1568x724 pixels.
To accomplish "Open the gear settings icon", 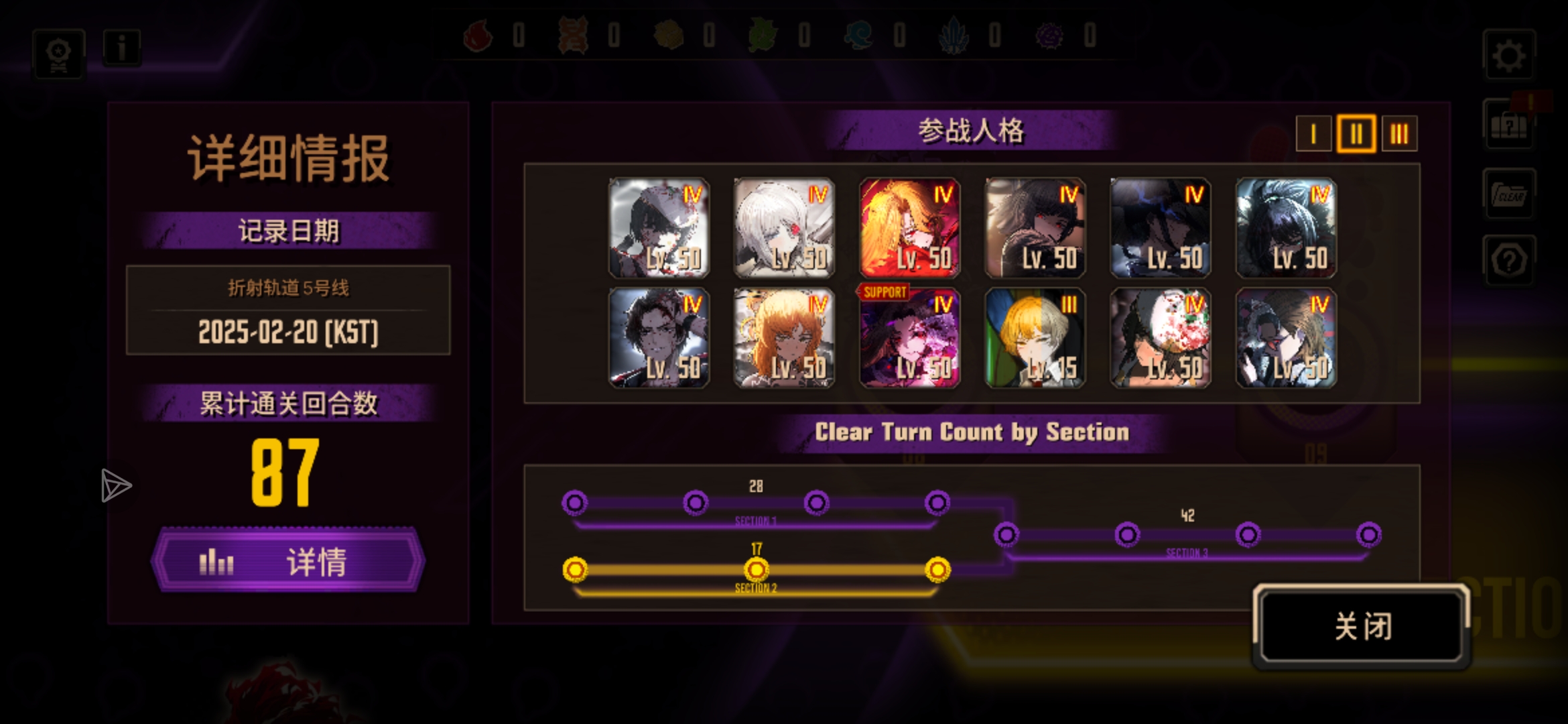I will (1509, 55).
